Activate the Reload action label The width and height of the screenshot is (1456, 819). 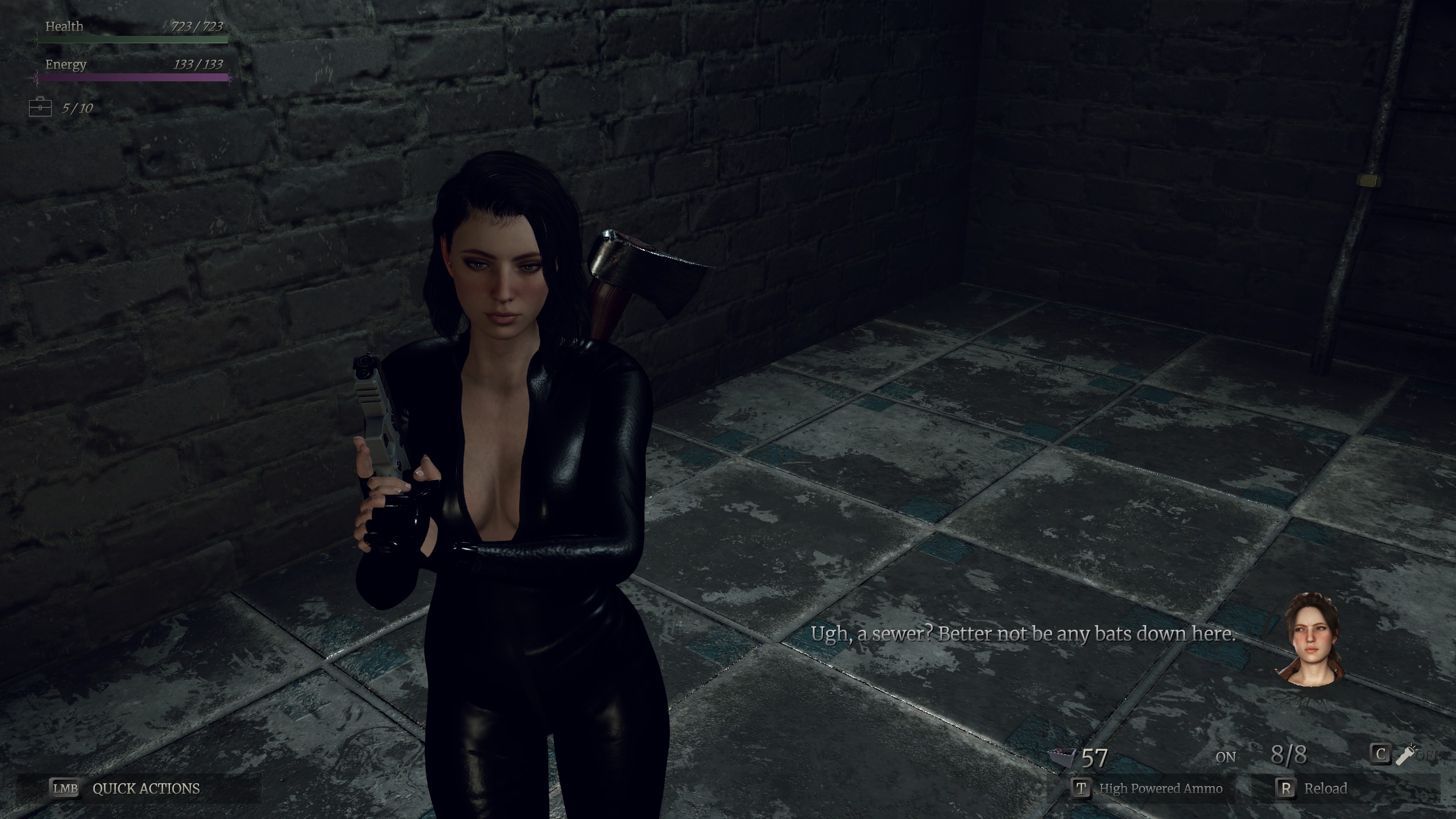click(1325, 788)
